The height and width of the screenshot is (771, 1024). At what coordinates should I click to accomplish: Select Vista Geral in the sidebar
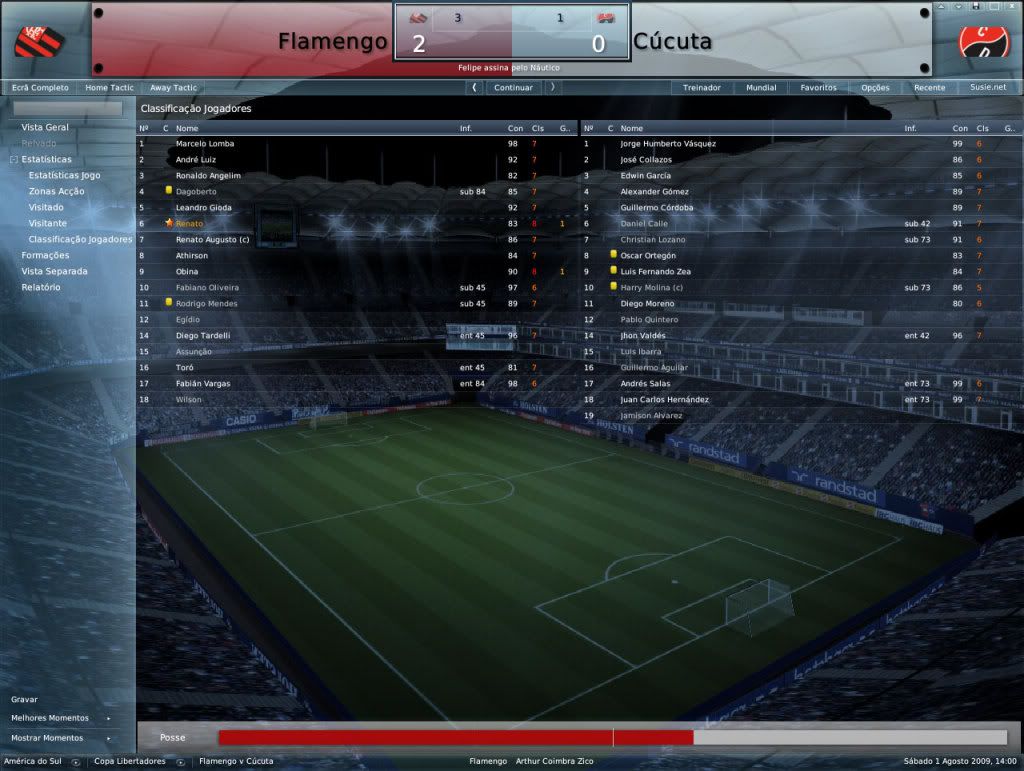click(45, 128)
